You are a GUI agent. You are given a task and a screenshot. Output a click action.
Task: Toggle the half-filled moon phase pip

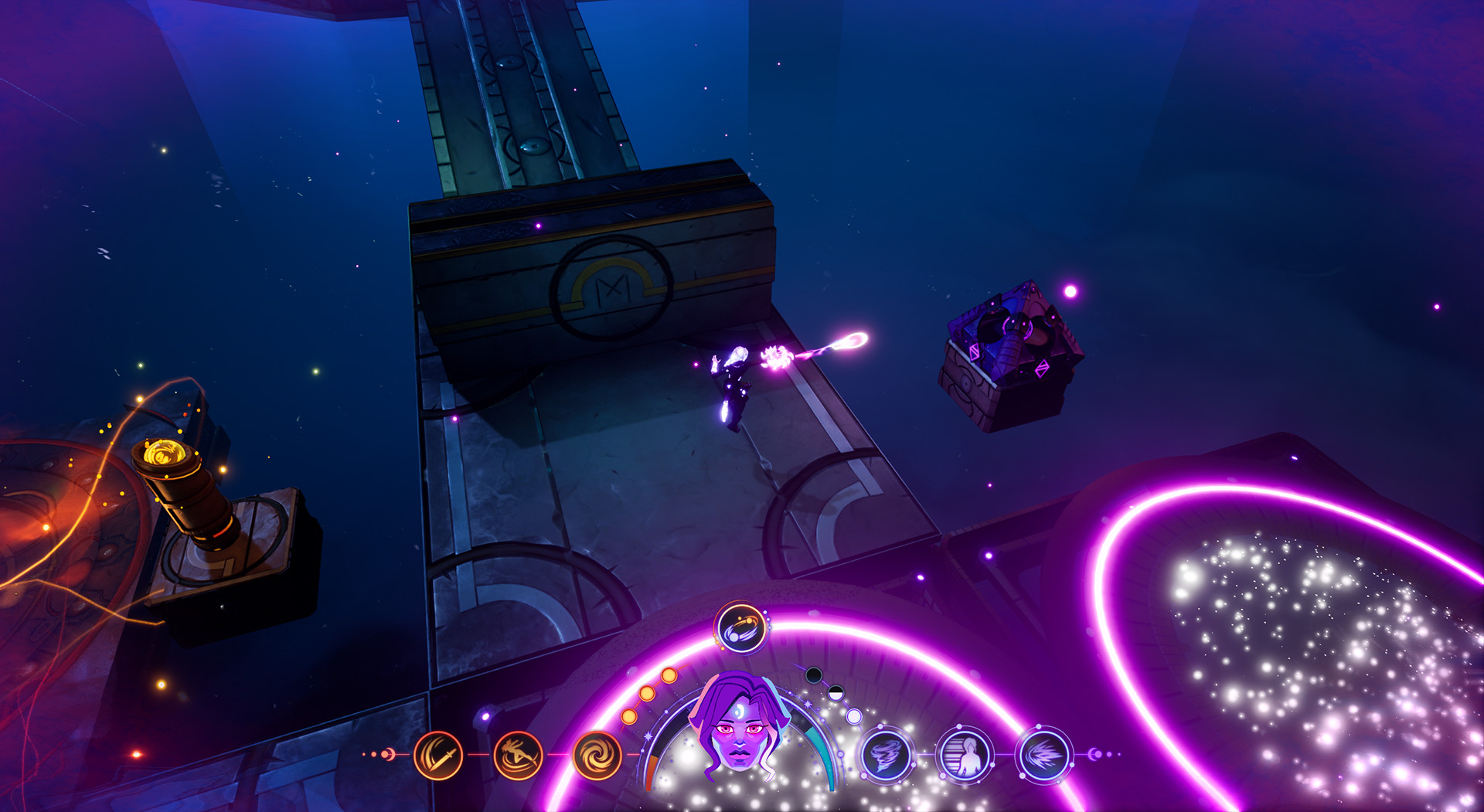pos(835,695)
